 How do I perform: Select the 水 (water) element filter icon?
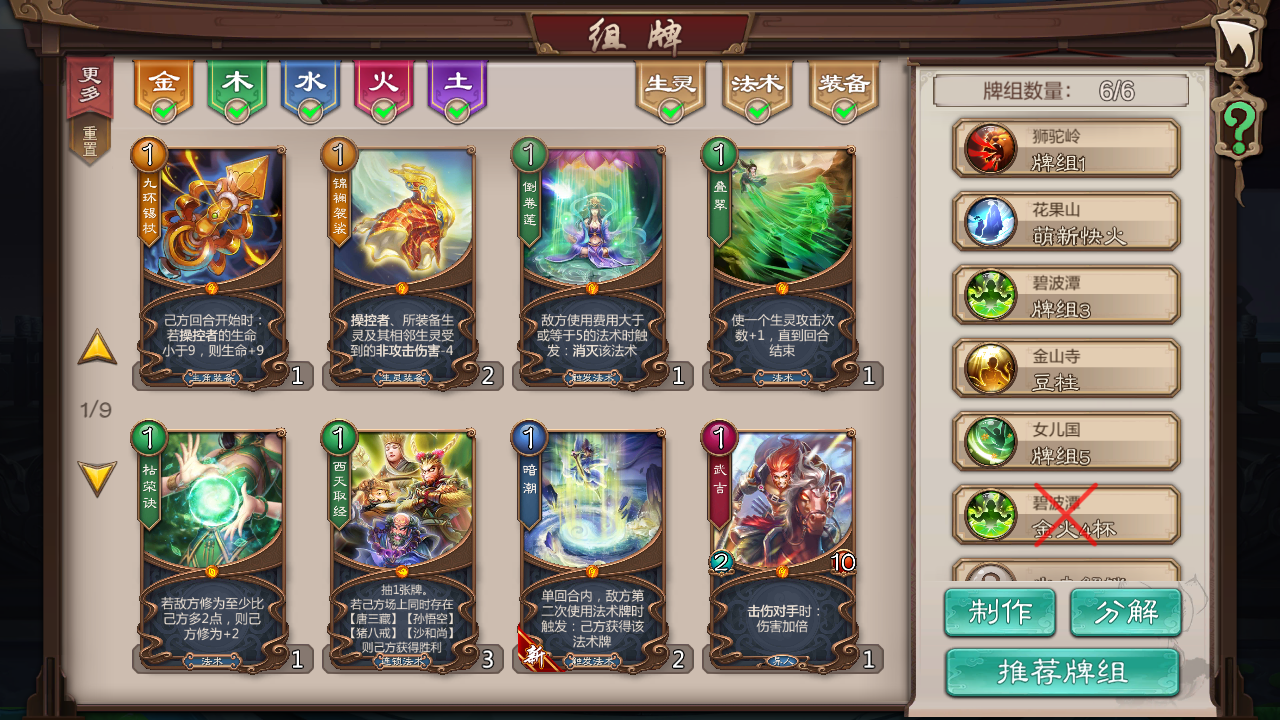(x=312, y=80)
